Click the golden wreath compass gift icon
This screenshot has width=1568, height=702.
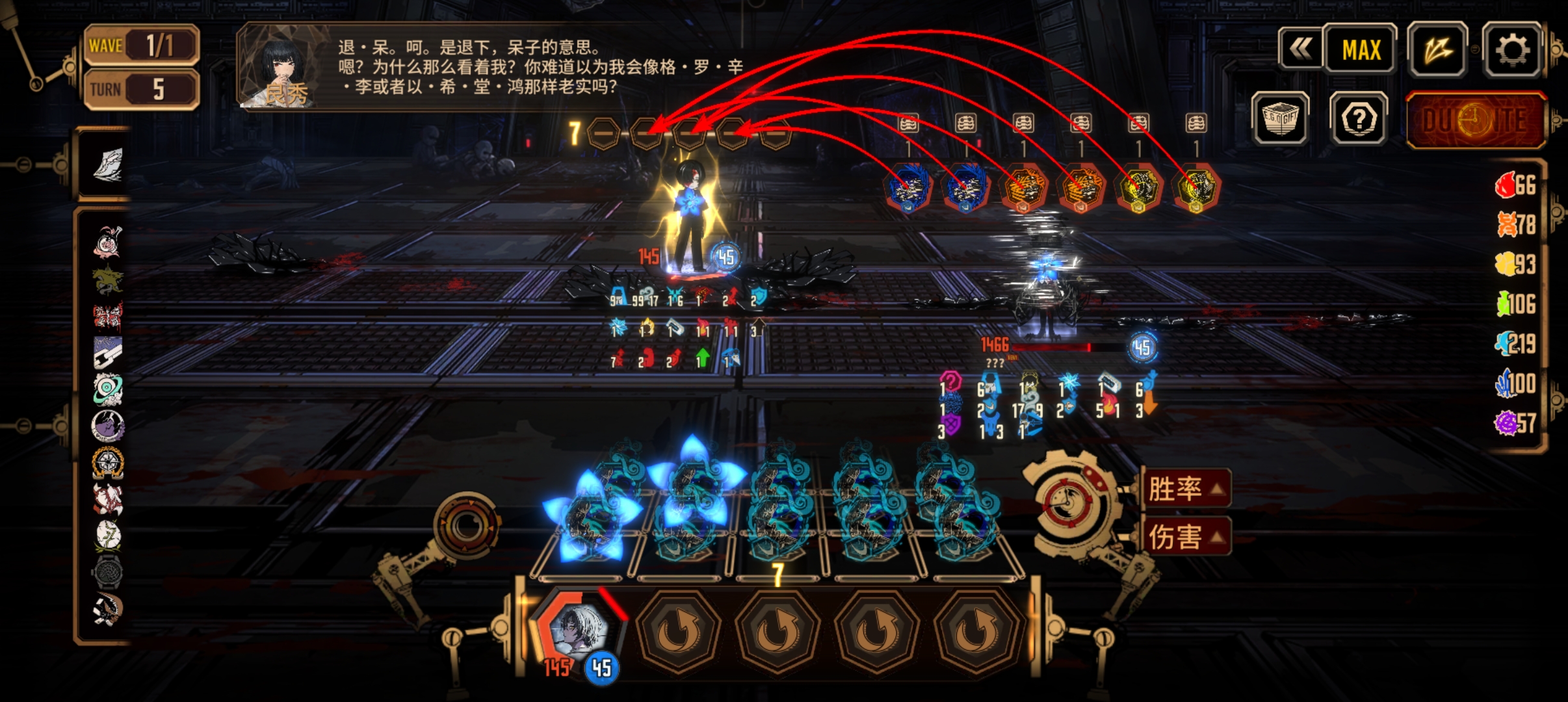pyautogui.click(x=107, y=463)
